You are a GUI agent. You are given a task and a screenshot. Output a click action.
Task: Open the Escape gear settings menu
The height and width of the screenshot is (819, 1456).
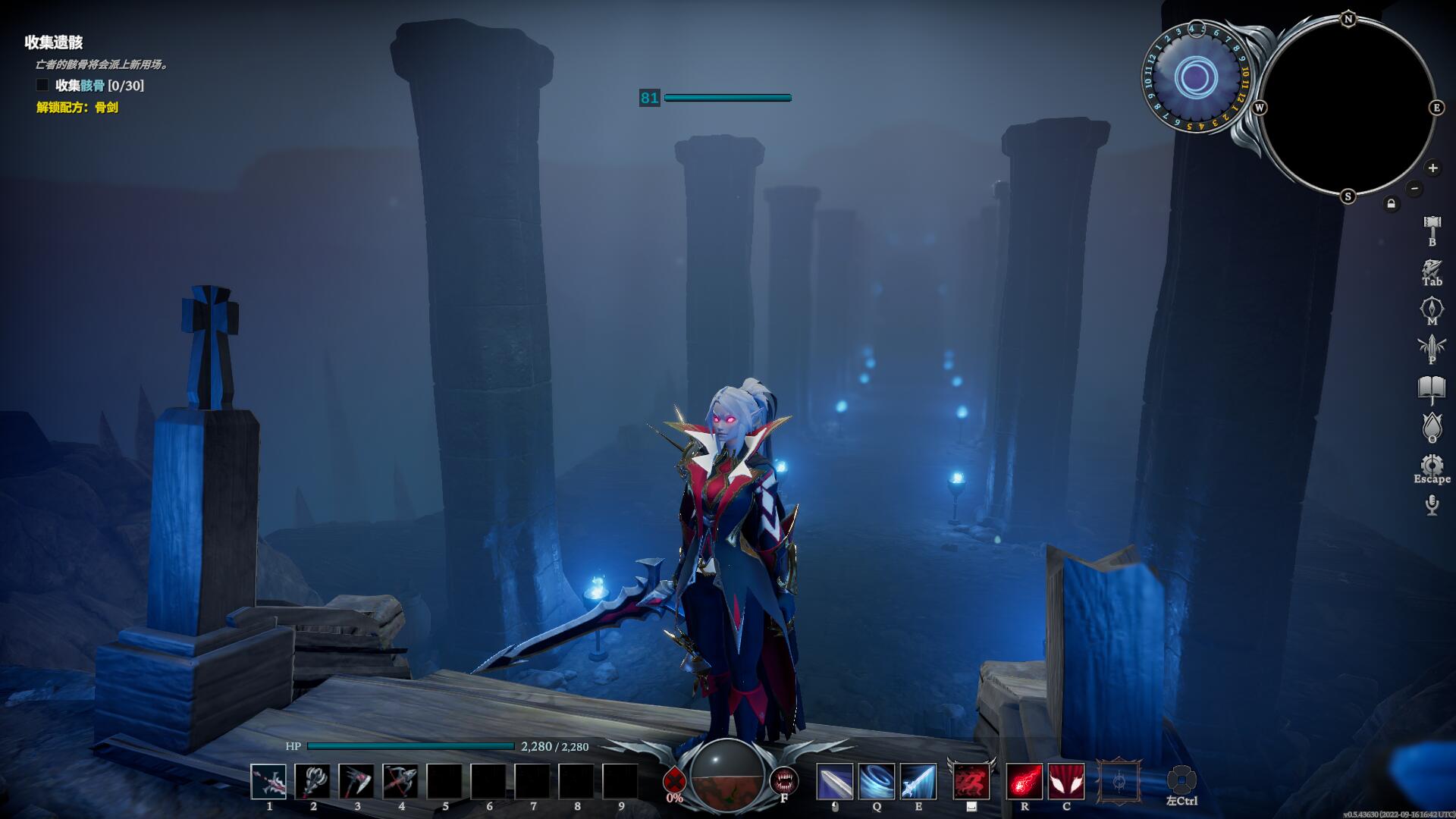pyautogui.click(x=1432, y=466)
